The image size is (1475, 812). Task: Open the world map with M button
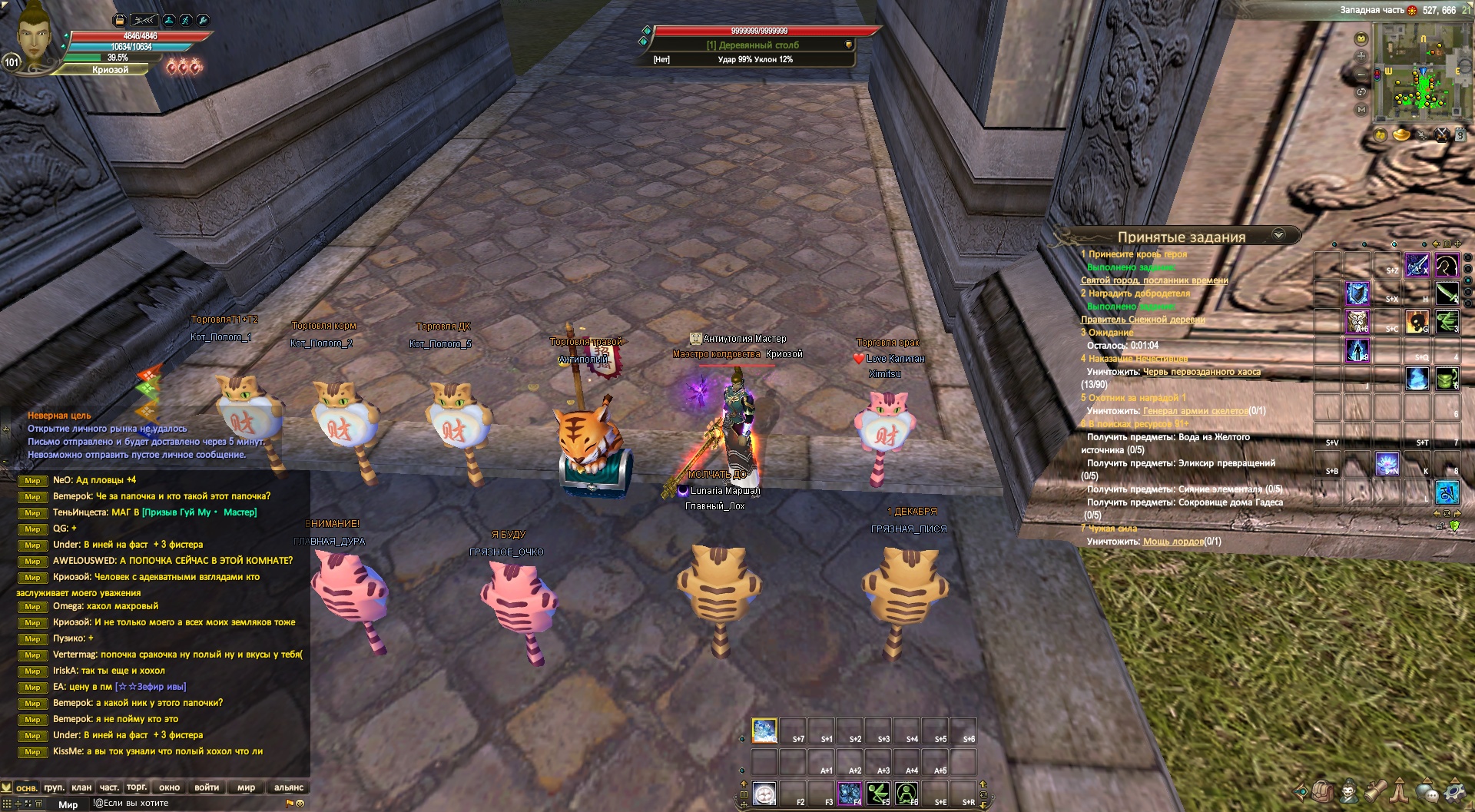[x=1361, y=110]
